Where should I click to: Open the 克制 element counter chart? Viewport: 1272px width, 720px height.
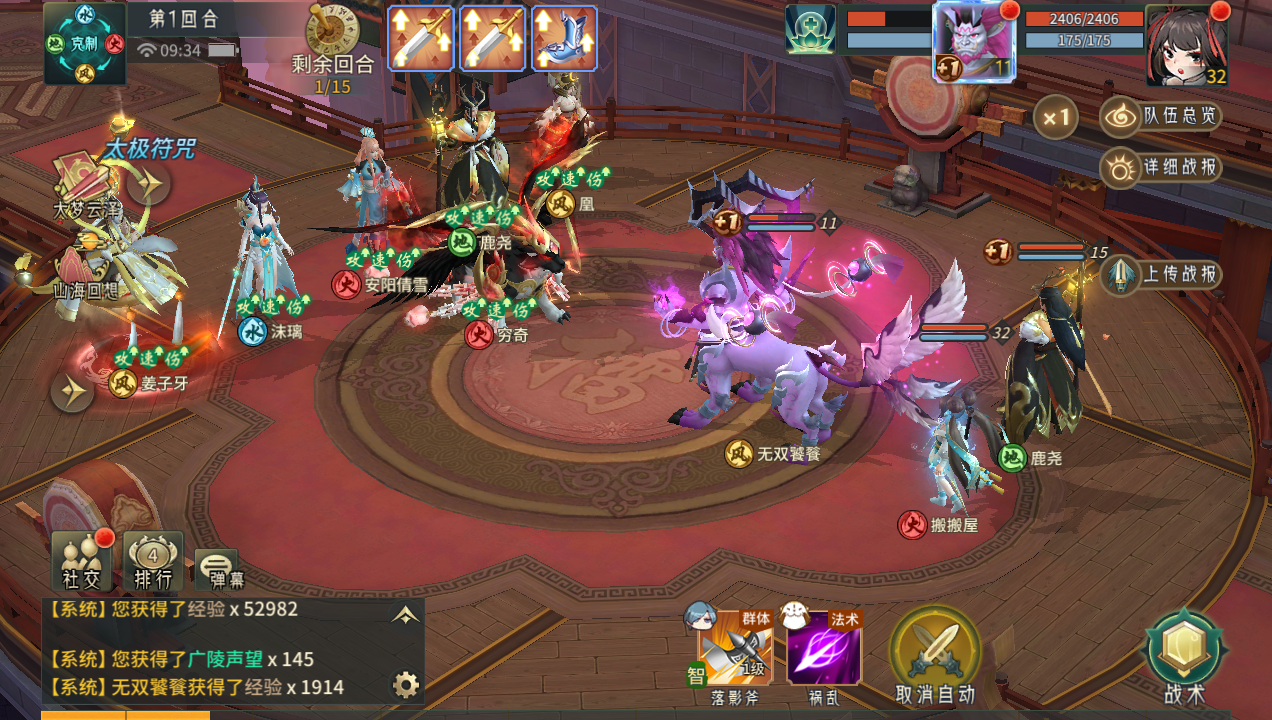point(85,43)
